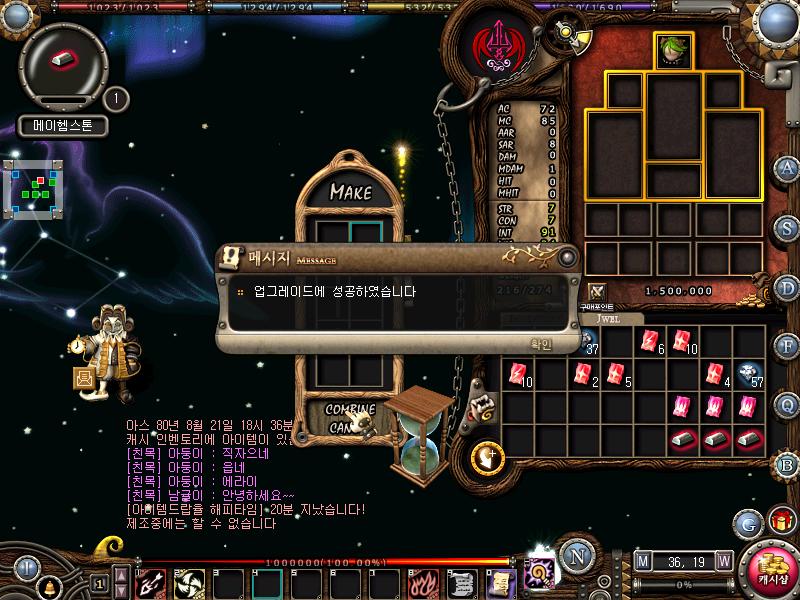Screen dimensions: 800x600
Task: Click the round B side button
Action: pyautogui.click(x=787, y=464)
